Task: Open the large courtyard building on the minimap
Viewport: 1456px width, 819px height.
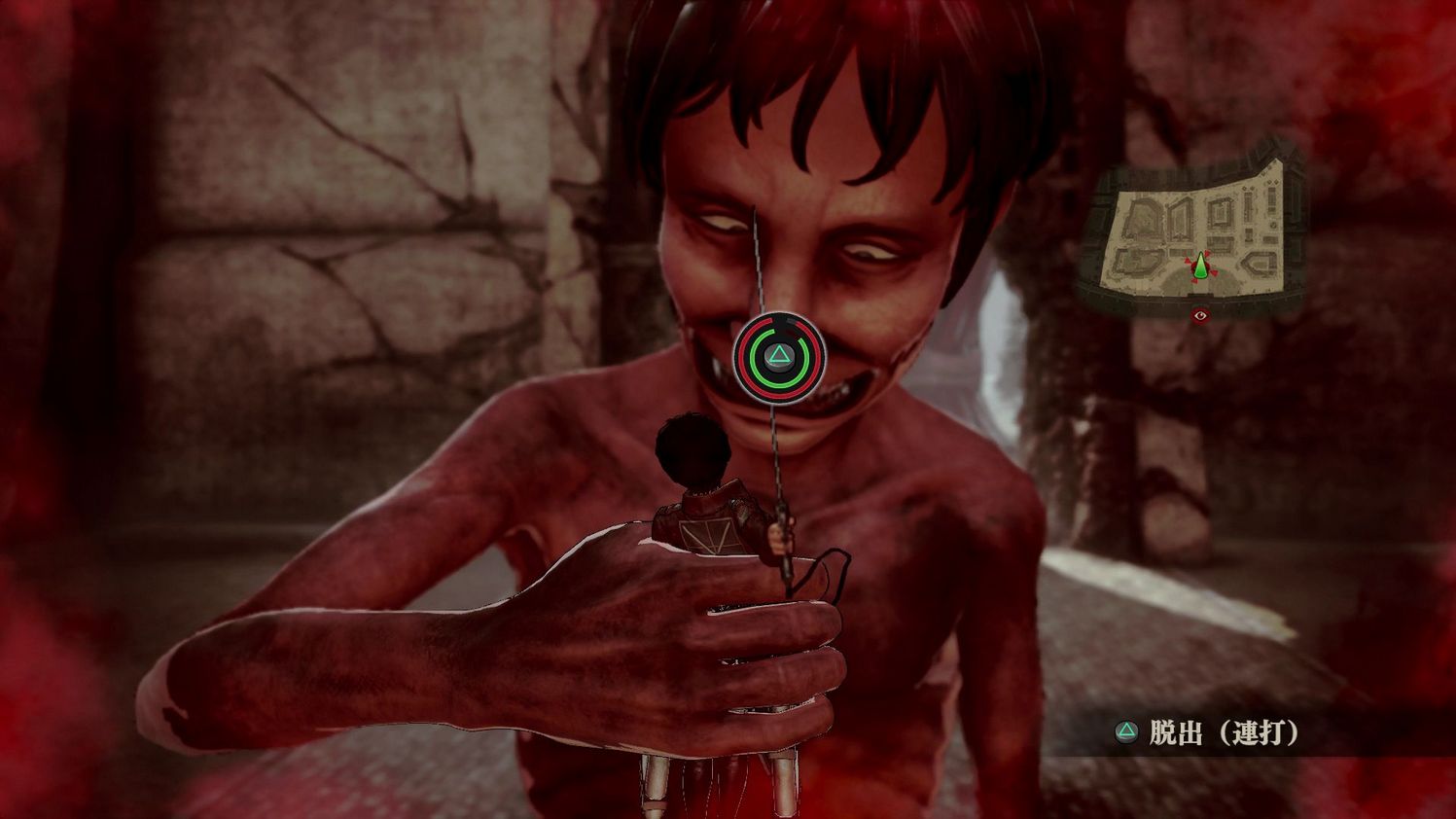Action: [1143, 216]
